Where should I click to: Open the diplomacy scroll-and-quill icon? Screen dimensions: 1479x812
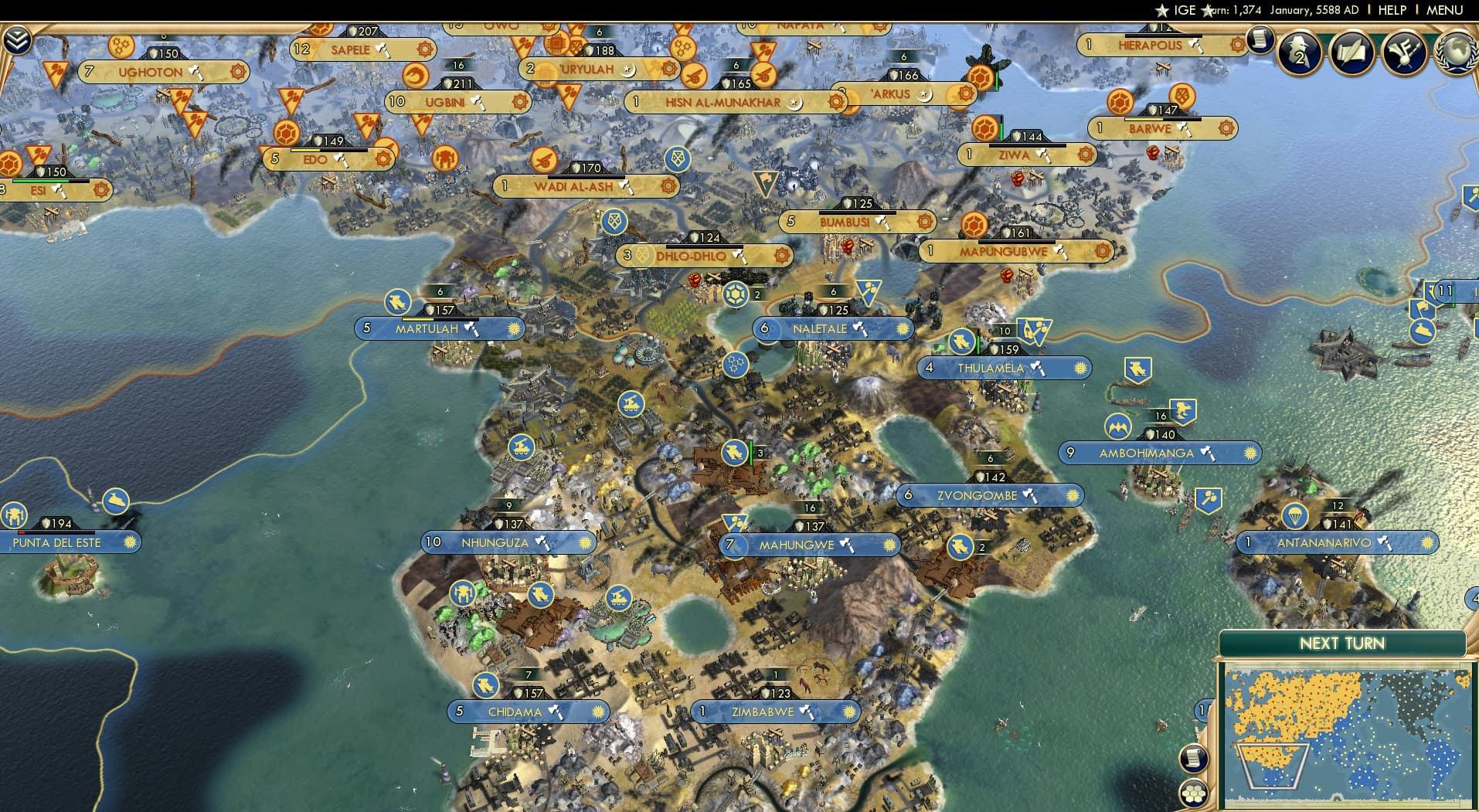(x=1350, y=53)
